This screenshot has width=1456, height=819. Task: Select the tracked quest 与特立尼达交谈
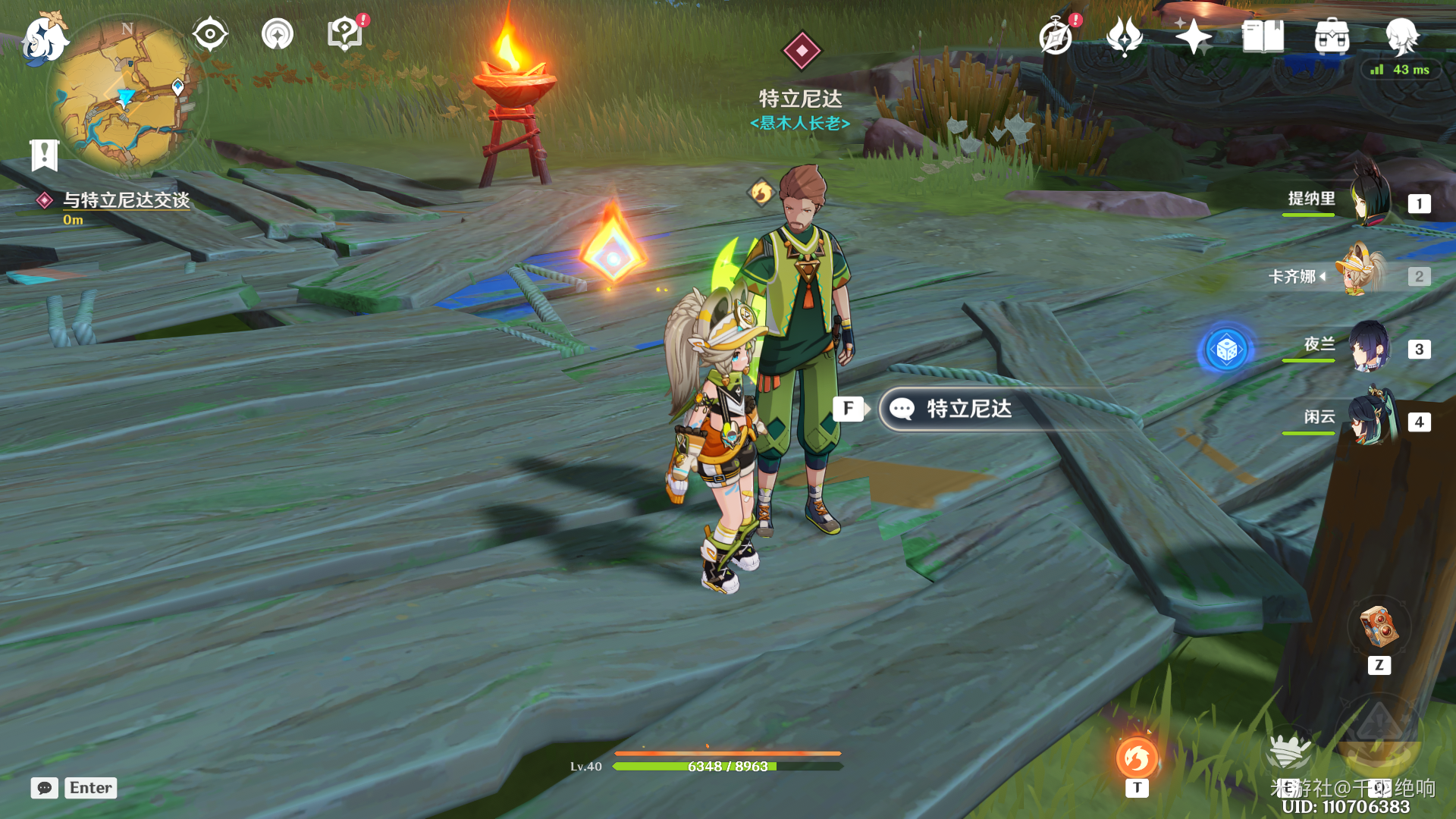[x=126, y=200]
